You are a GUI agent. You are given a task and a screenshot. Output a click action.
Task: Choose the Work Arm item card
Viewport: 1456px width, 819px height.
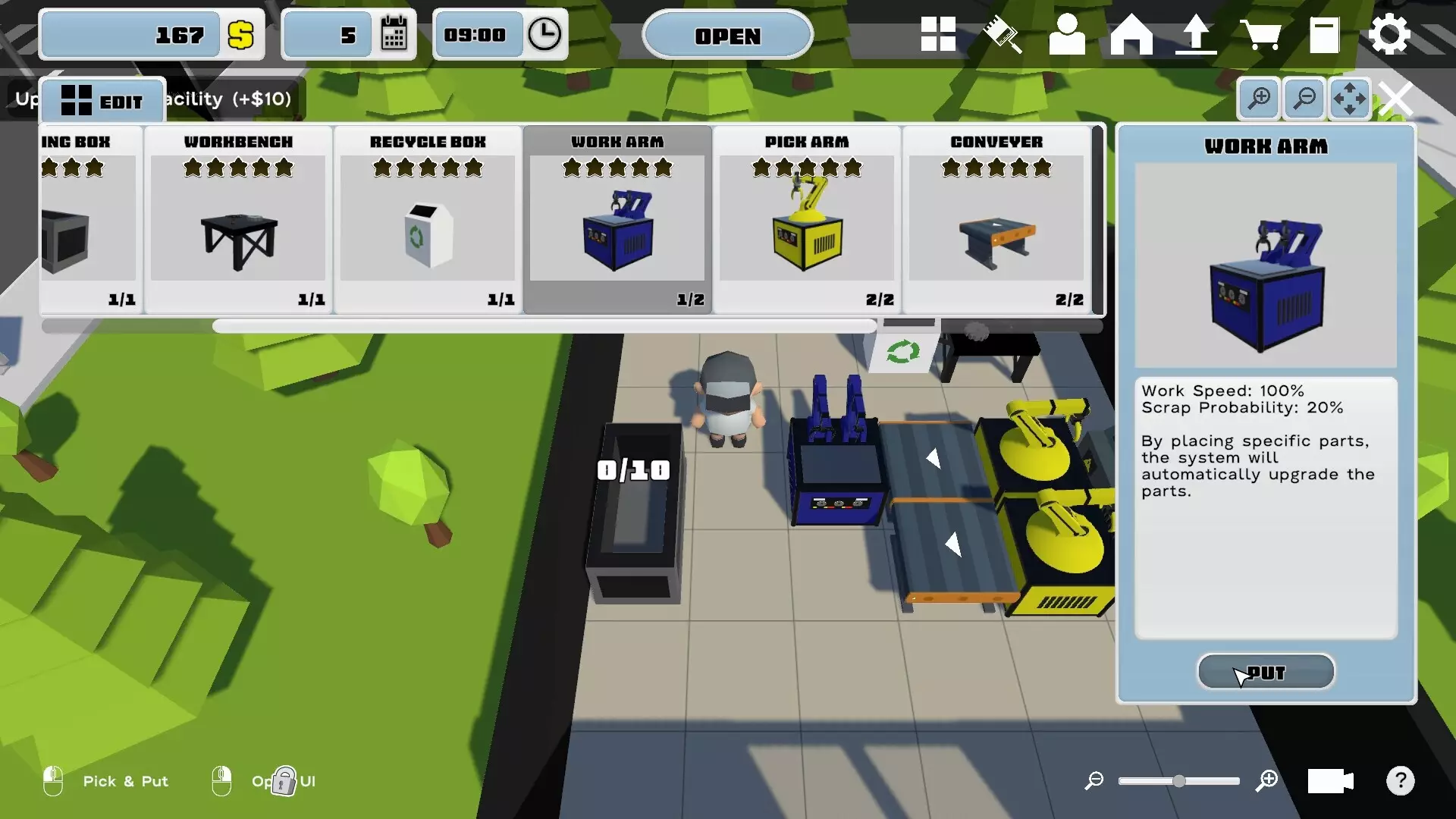point(617,218)
